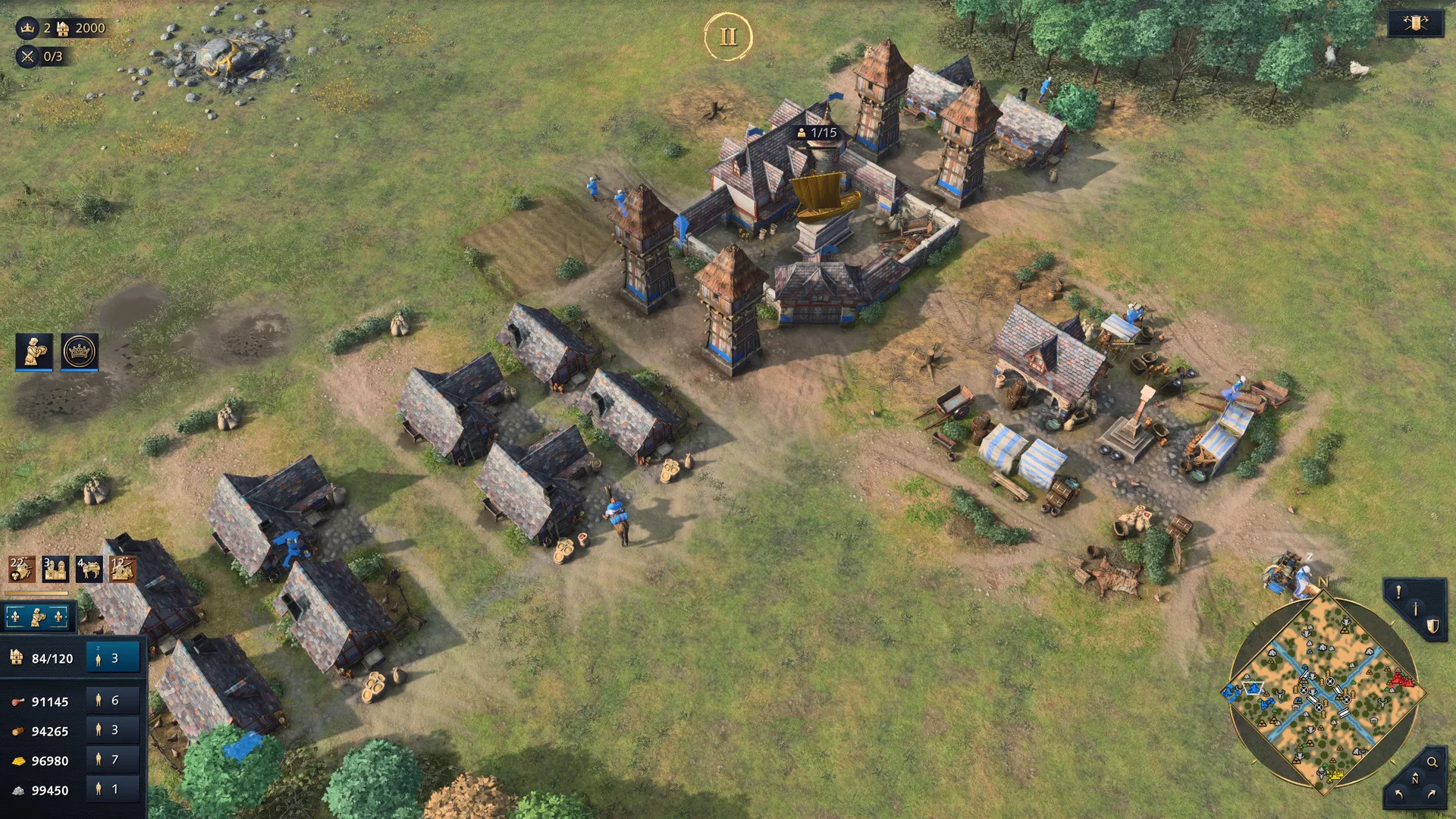Viewport: 1456px width, 819px height.
Task: Select the group of 22 mounted knights
Action: coord(21,569)
